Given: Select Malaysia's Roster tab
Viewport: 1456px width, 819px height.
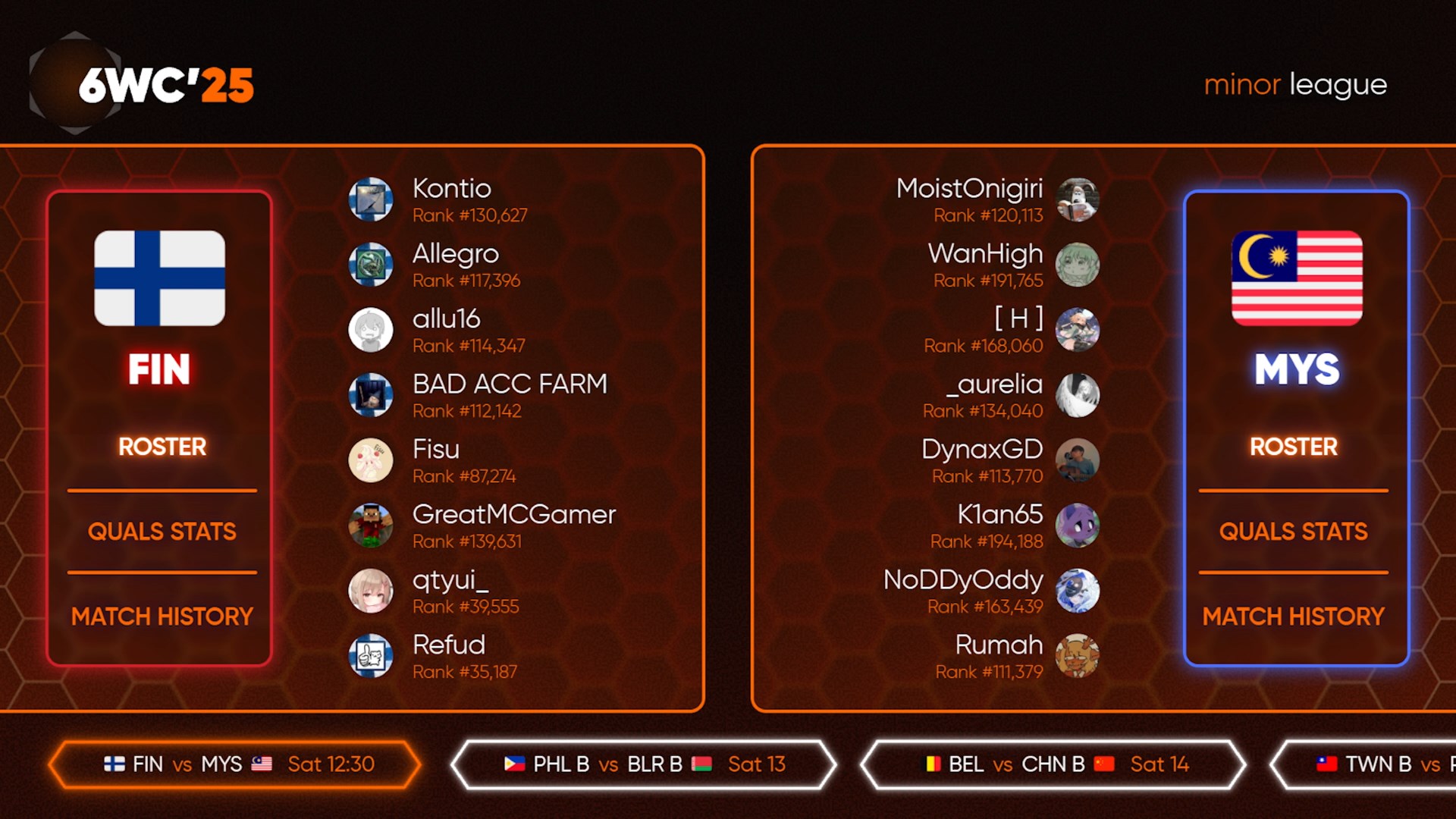Looking at the screenshot, I should click(1293, 447).
